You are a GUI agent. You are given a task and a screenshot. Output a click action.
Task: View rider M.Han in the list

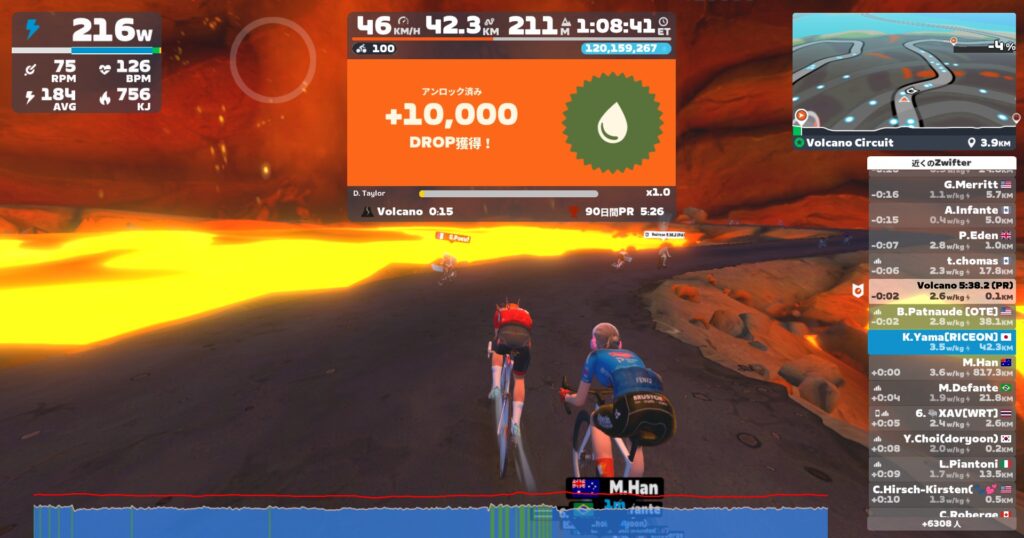[942, 367]
